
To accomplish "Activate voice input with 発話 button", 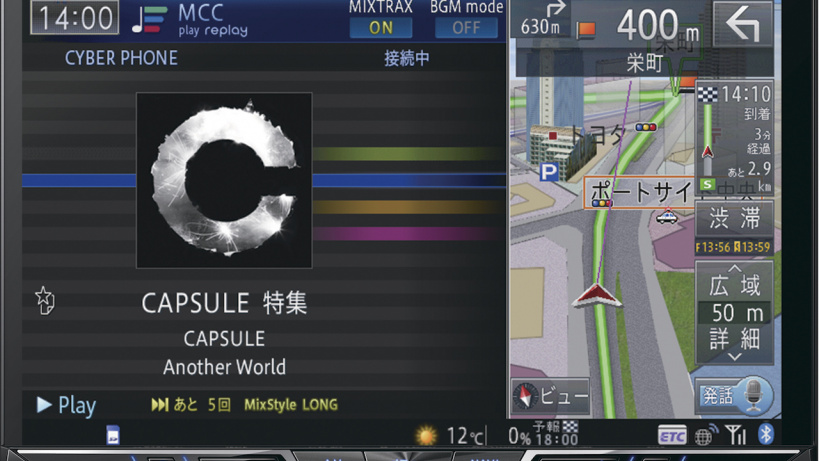I will pyautogui.click(x=734, y=396).
